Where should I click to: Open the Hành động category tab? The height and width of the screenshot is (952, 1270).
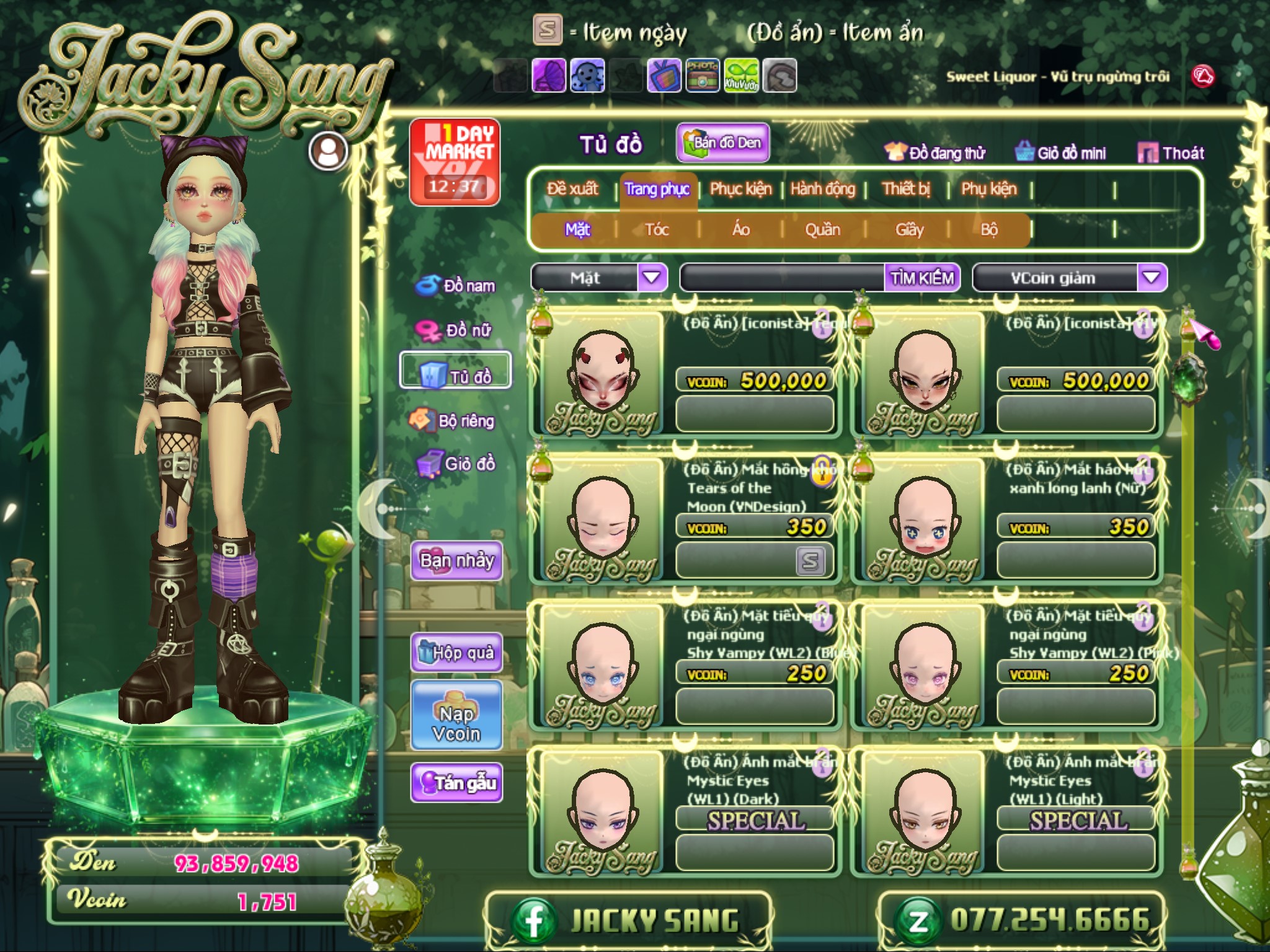point(822,189)
